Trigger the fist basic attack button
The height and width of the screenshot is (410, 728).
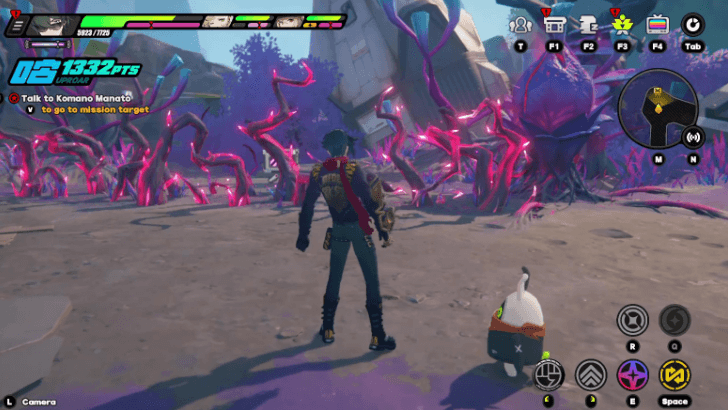point(548,375)
